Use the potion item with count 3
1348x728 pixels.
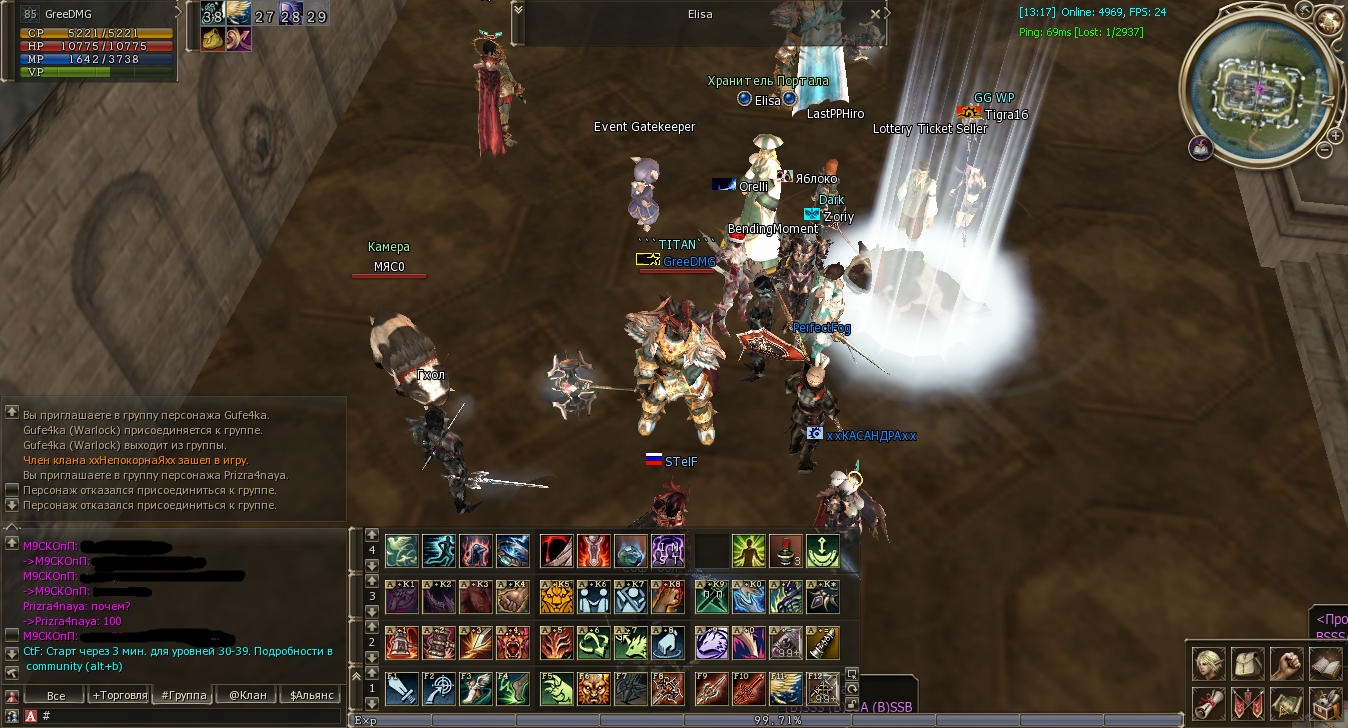click(x=786, y=551)
